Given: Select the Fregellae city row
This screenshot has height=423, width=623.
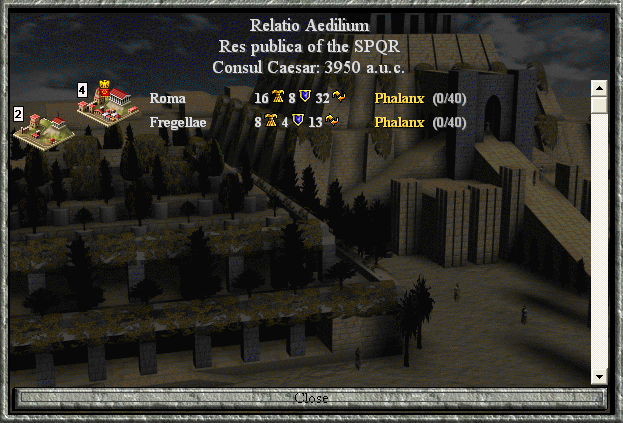Looking at the screenshot, I should tap(177, 122).
